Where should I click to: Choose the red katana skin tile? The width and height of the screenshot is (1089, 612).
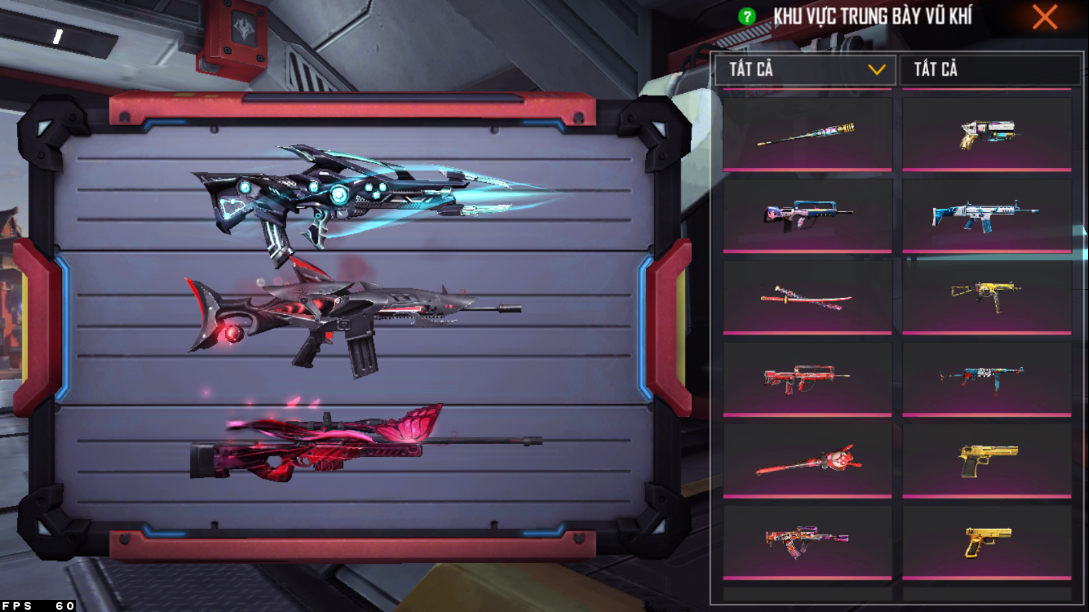tap(806, 296)
